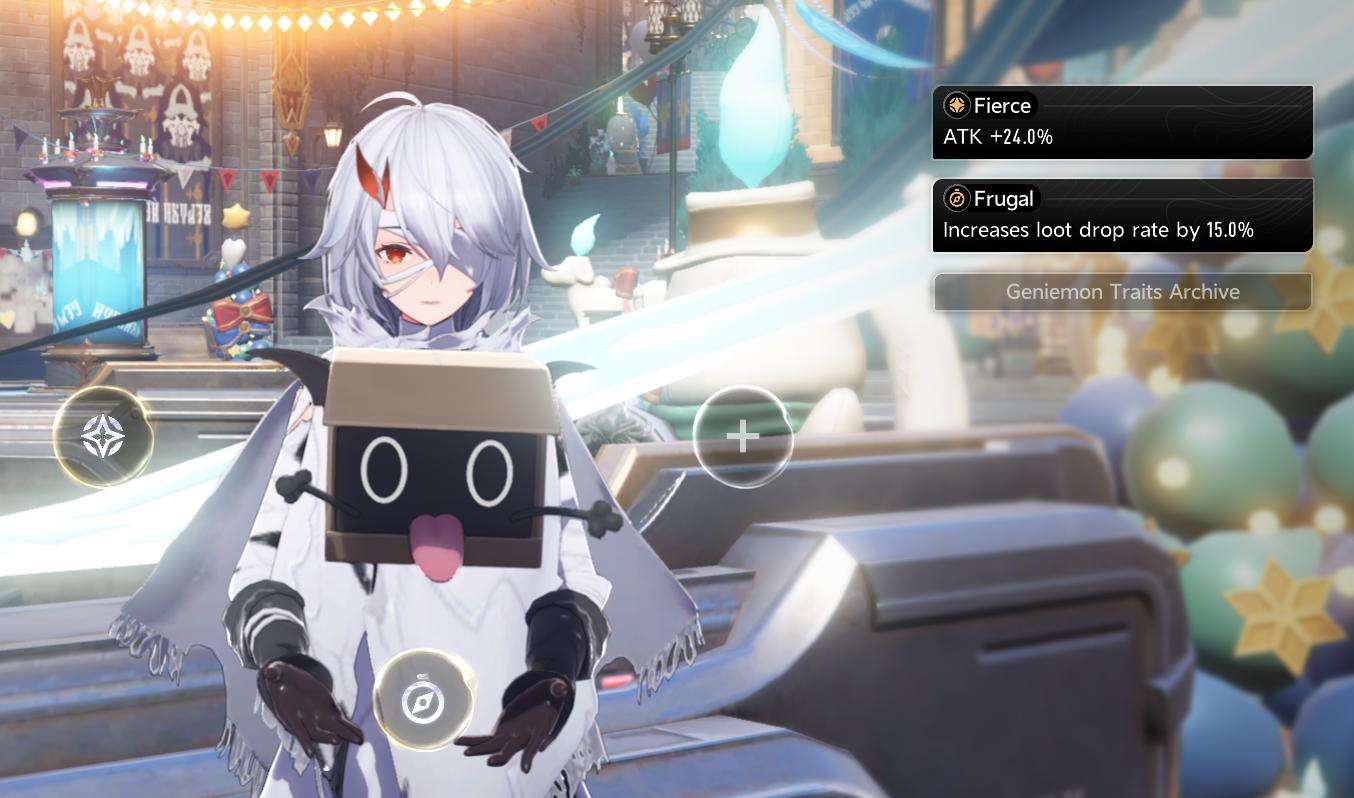Image resolution: width=1354 pixels, height=798 pixels.
Task: Select the compass Frugal trait bubble
Action: tap(423, 700)
